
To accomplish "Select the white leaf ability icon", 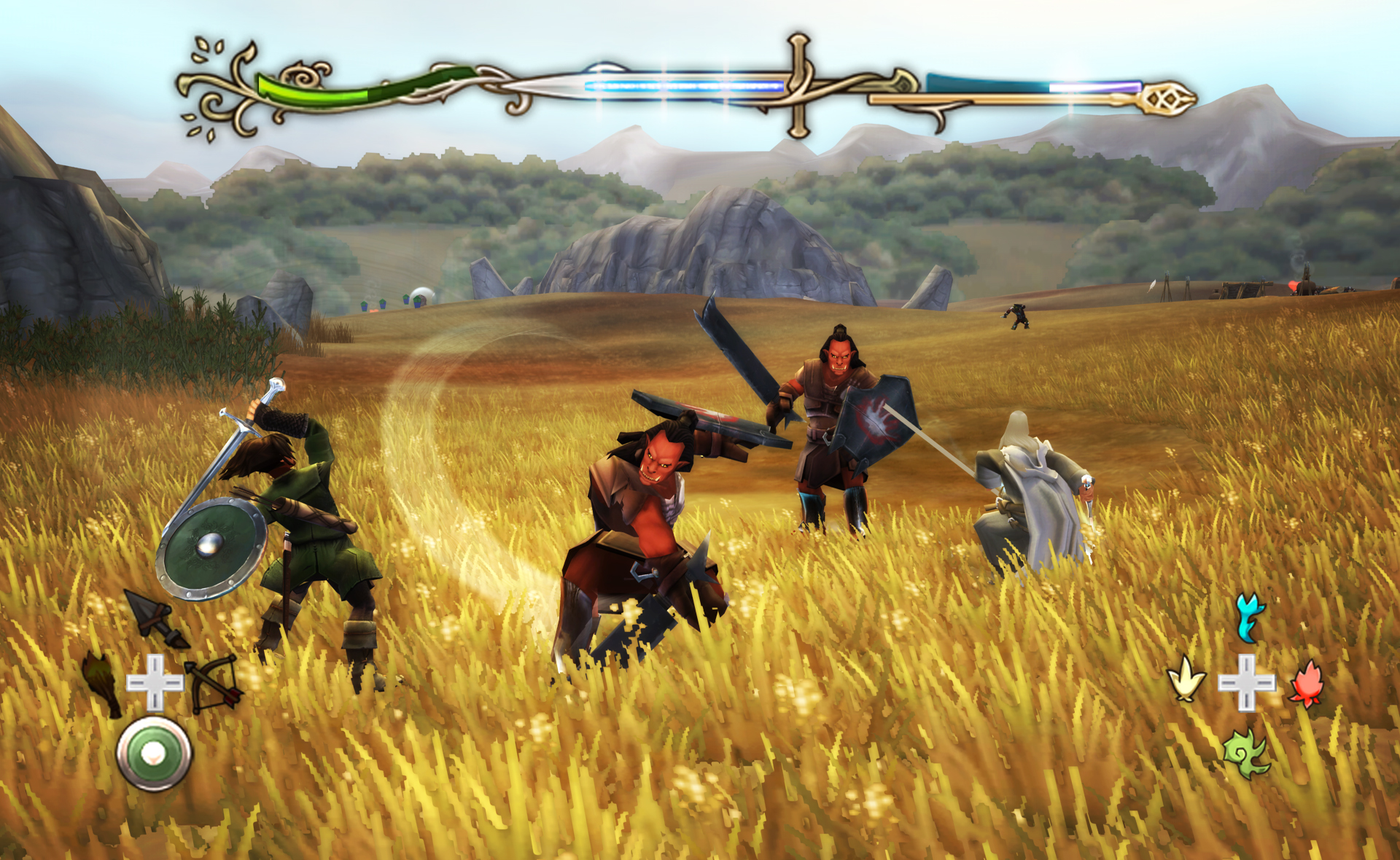I will [x=1189, y=684].
